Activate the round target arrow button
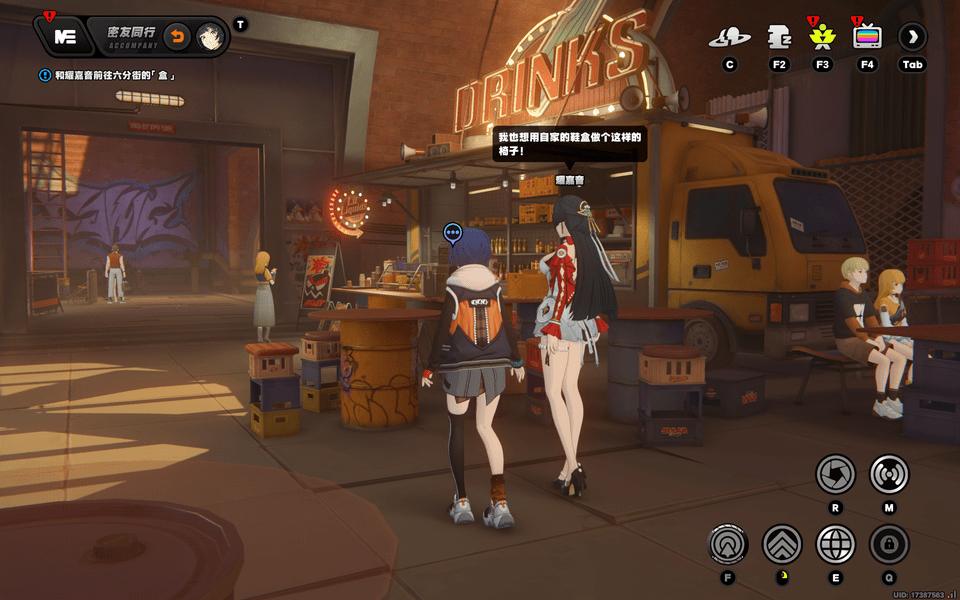The image size is (960, 600). 728,545
